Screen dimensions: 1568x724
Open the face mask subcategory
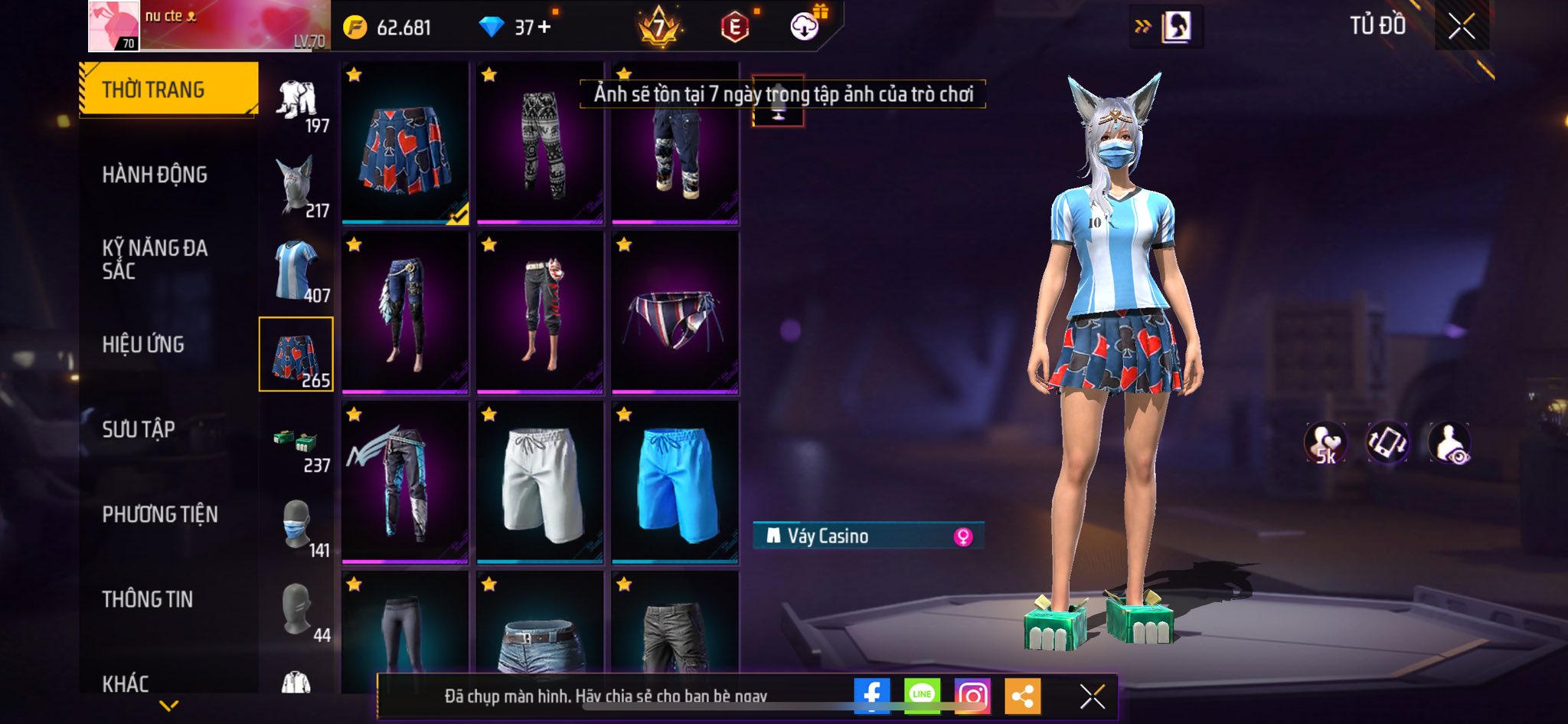coord(297,526)
